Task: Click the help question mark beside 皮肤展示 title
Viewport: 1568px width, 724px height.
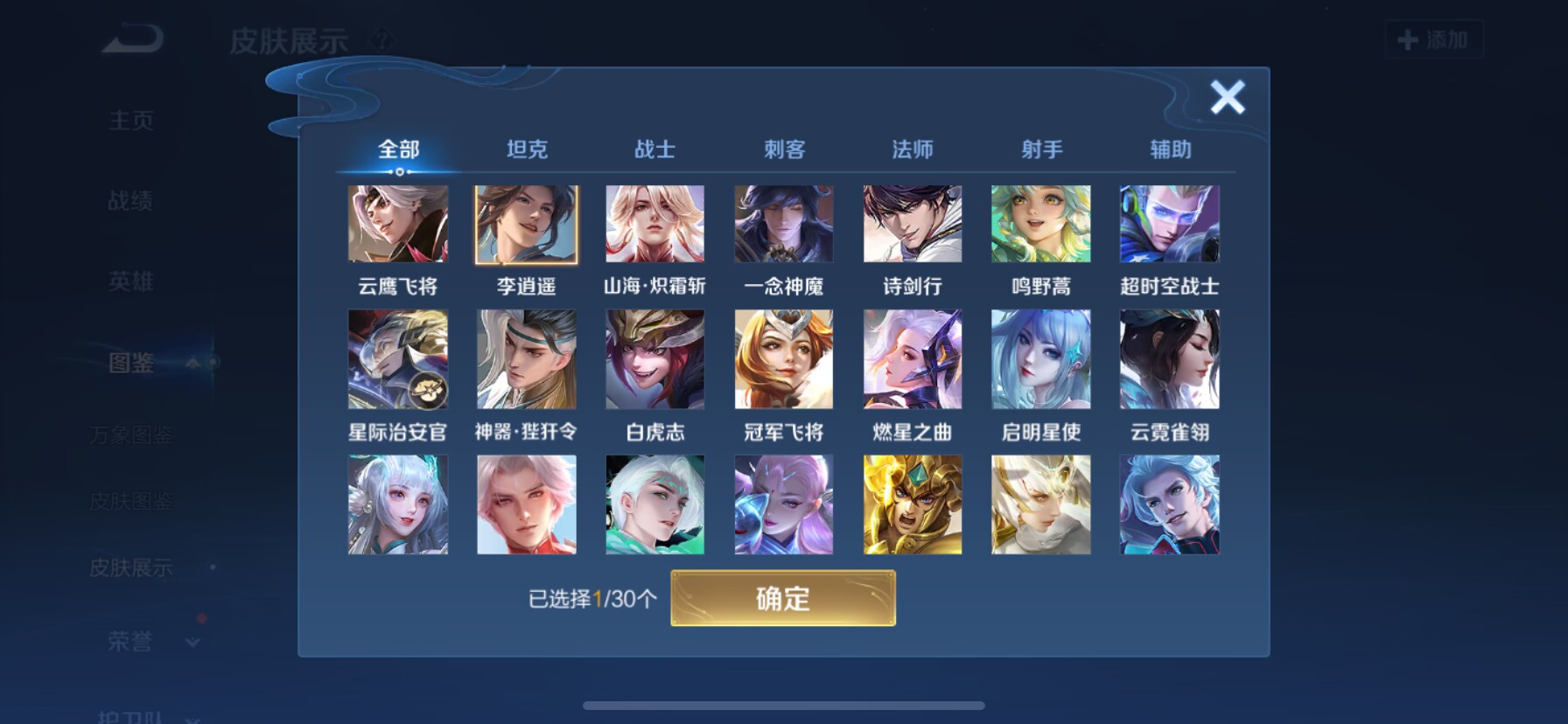Action: point(382,38)
